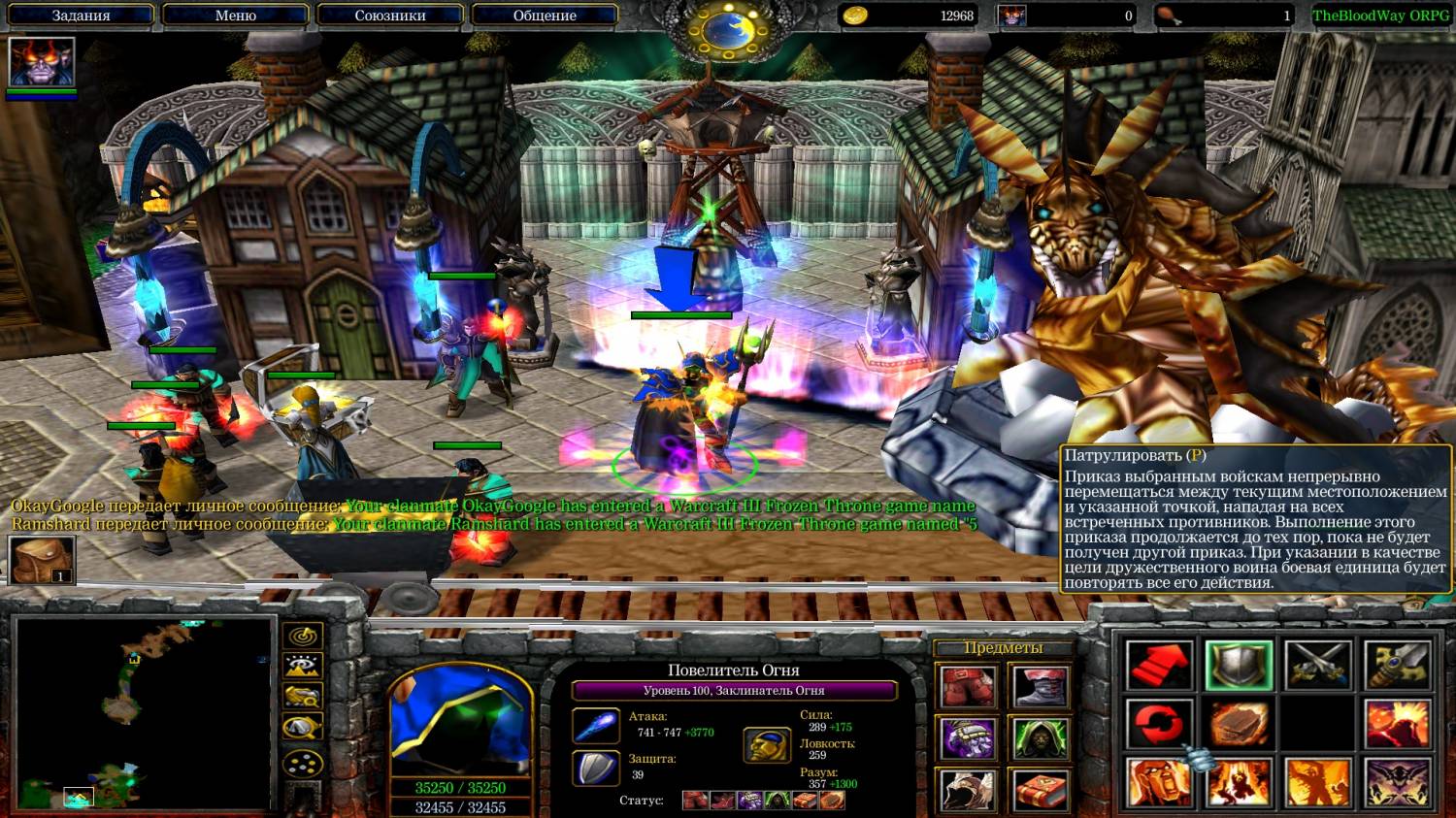The height and width of the screenshot is (818, 1456).
Task: Use the green hooded figure inventory item
Action: click(x=1041, y=738)
